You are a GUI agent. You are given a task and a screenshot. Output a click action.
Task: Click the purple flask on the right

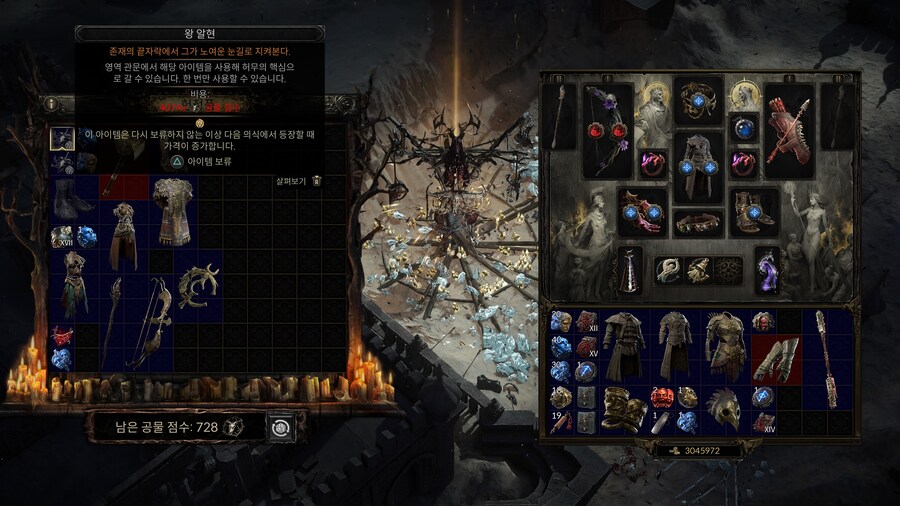tap(766, 271)
